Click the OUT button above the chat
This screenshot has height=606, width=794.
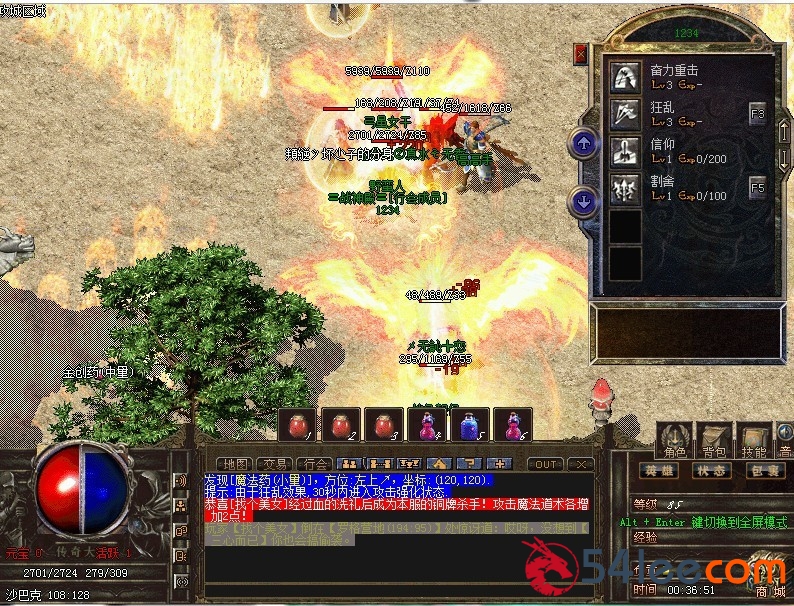click(x=545, y=464)
